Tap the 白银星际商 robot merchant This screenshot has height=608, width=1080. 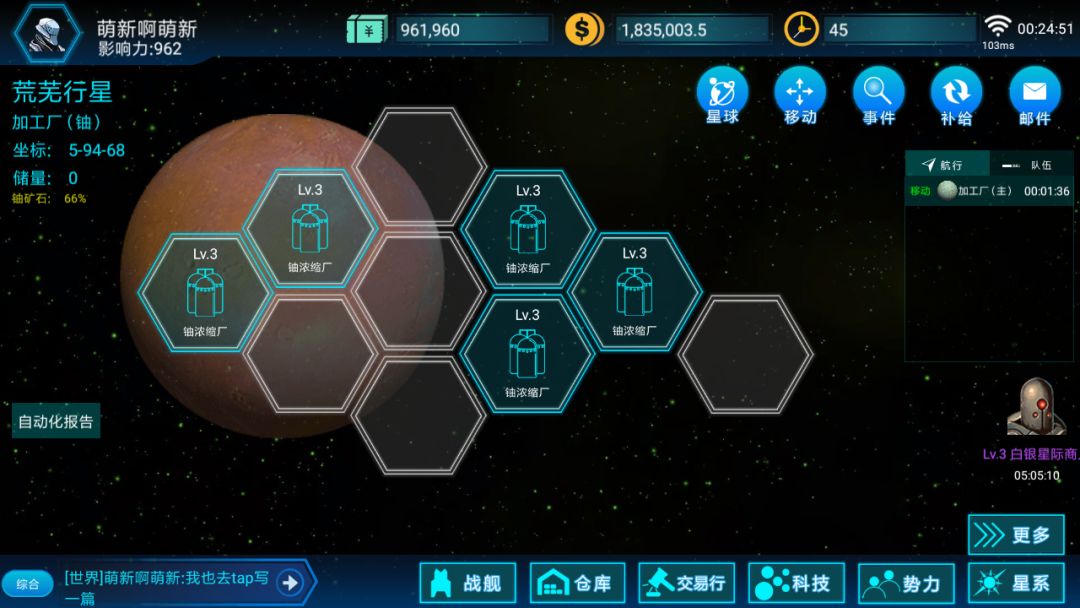pyautogui.click(x=1036, y=408)
